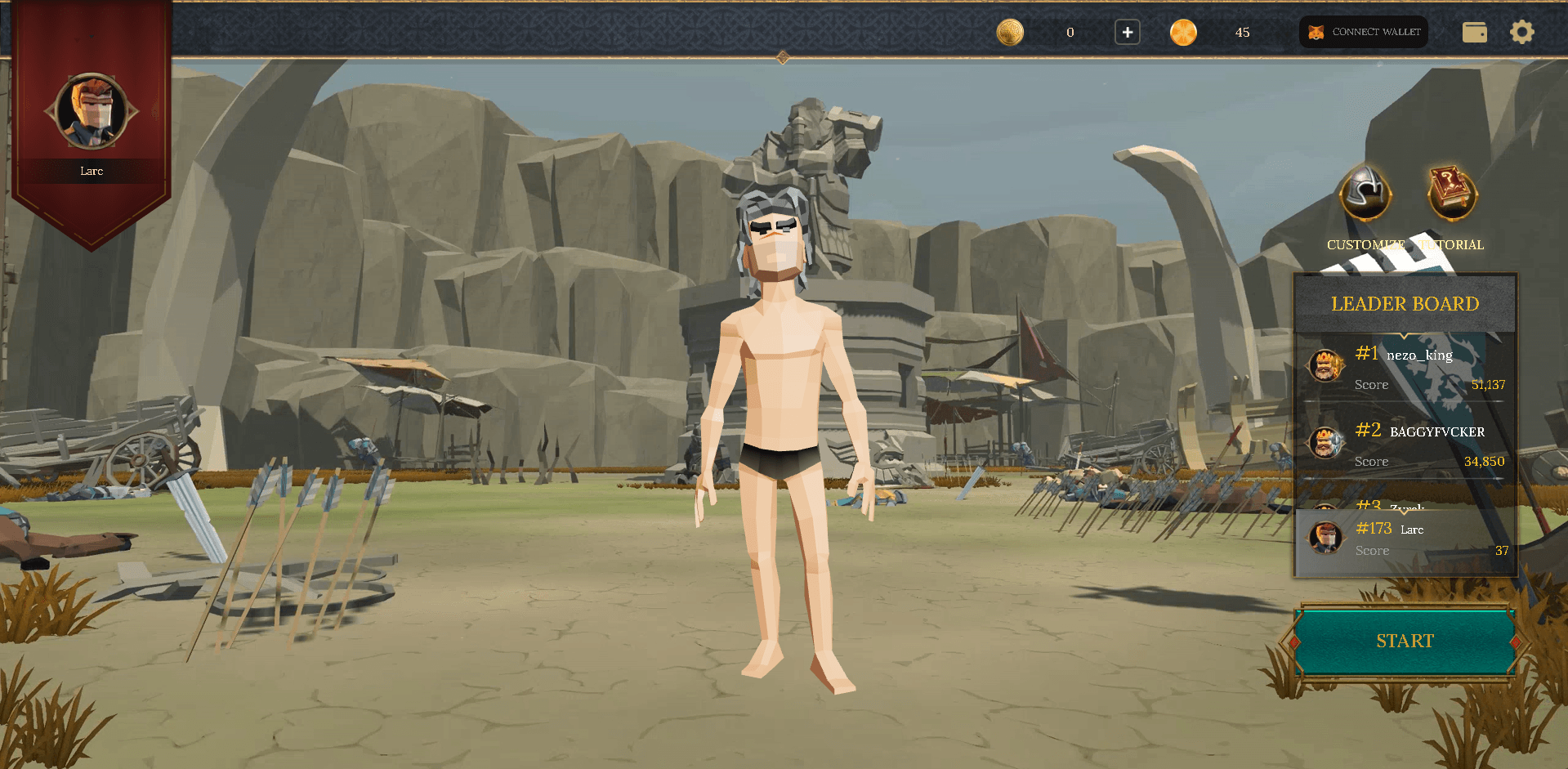Click the gold coin currency icon
Screen dimensions: 1568x769
pos(1010,32)
